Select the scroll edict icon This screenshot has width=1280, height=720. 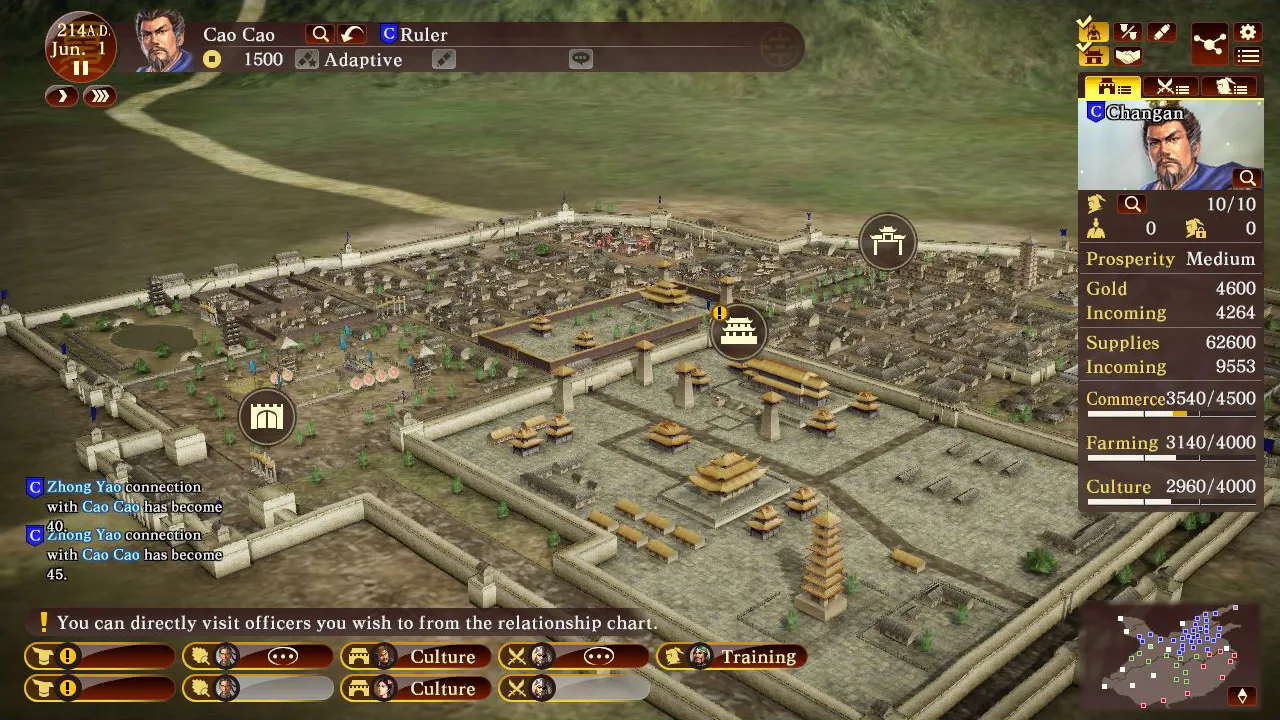[x=1162, y=32]
